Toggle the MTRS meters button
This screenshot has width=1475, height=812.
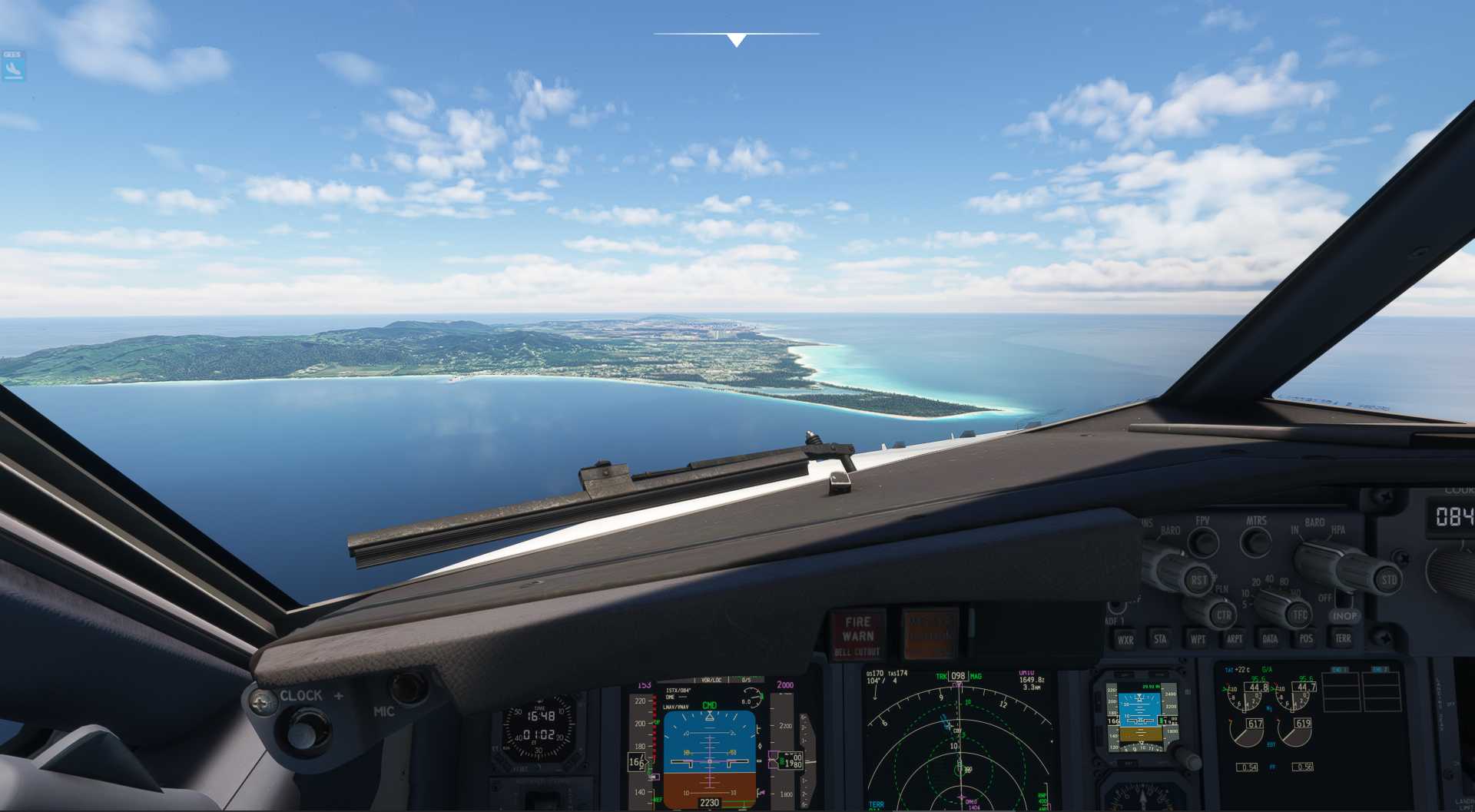click(x=1256, y=542)
